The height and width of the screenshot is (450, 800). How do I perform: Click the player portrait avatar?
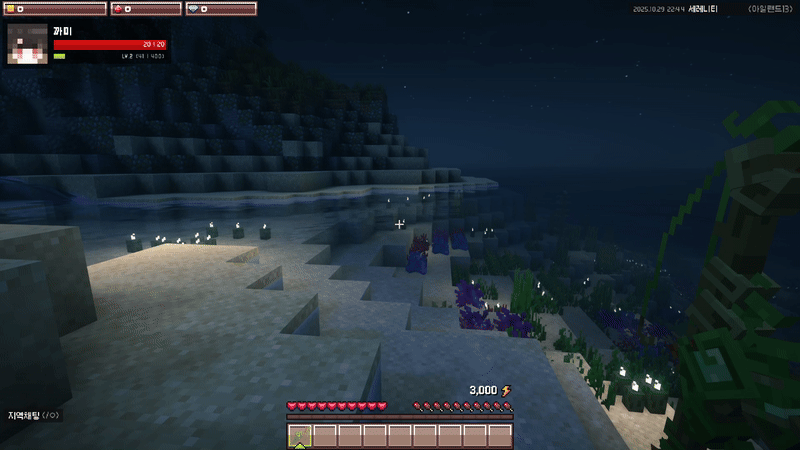coord(28,43)
